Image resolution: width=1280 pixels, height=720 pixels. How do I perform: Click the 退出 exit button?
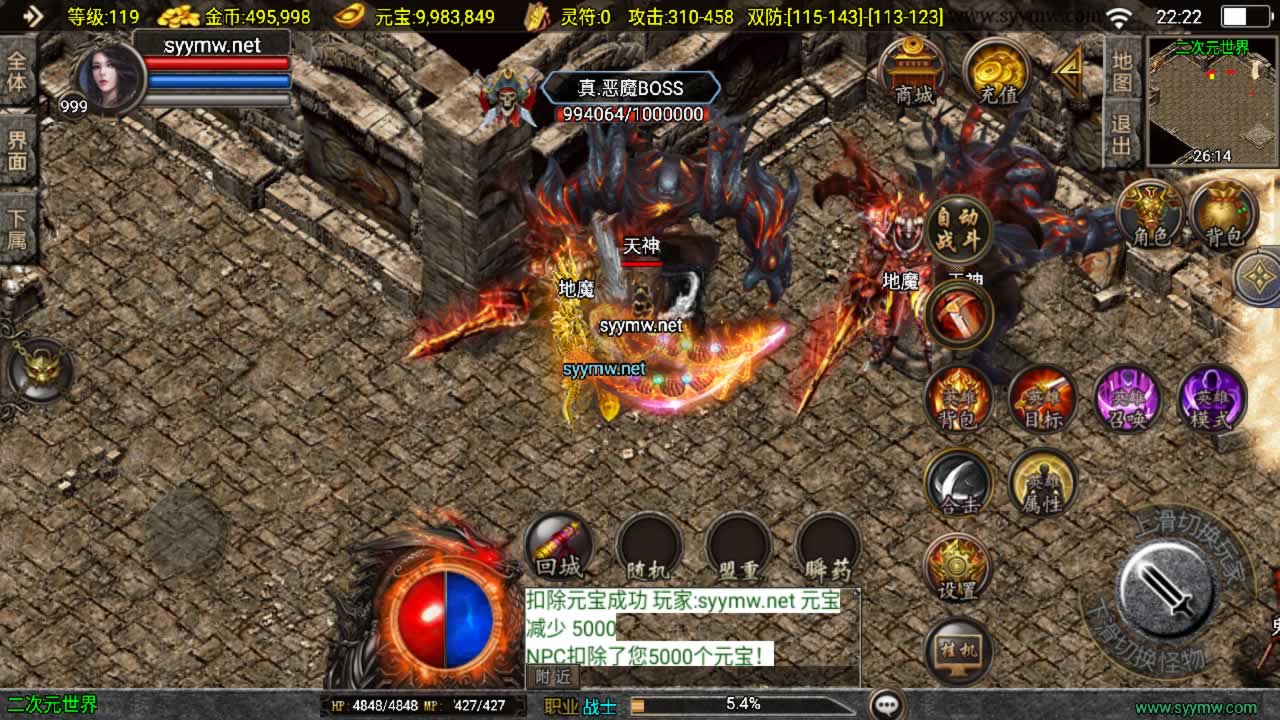[1122, 135]
